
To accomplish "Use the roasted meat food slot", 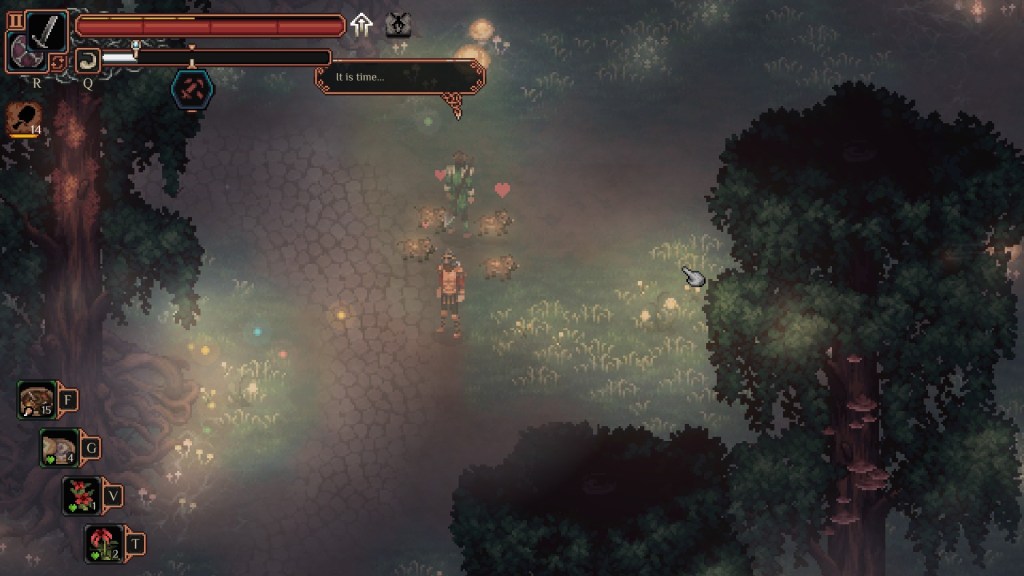I will pos(37,400).
